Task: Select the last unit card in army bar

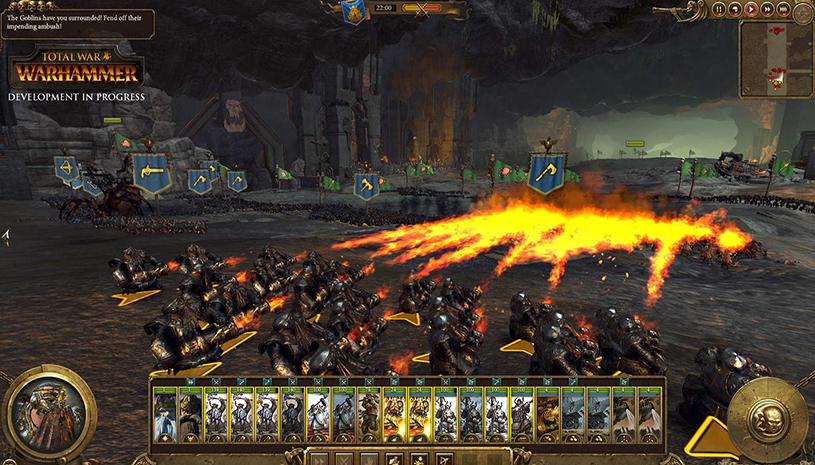Action: point(651,414)
